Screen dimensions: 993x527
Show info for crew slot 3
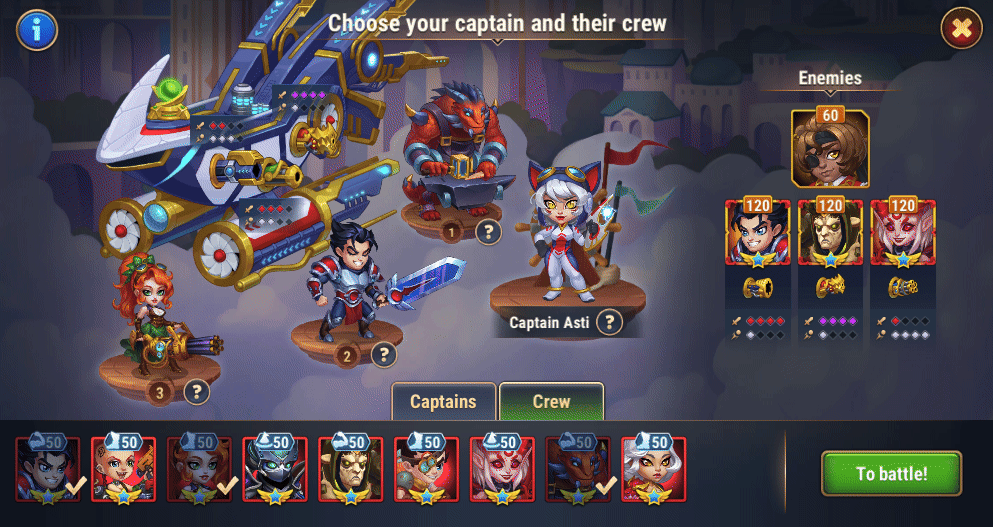point(197,392)
